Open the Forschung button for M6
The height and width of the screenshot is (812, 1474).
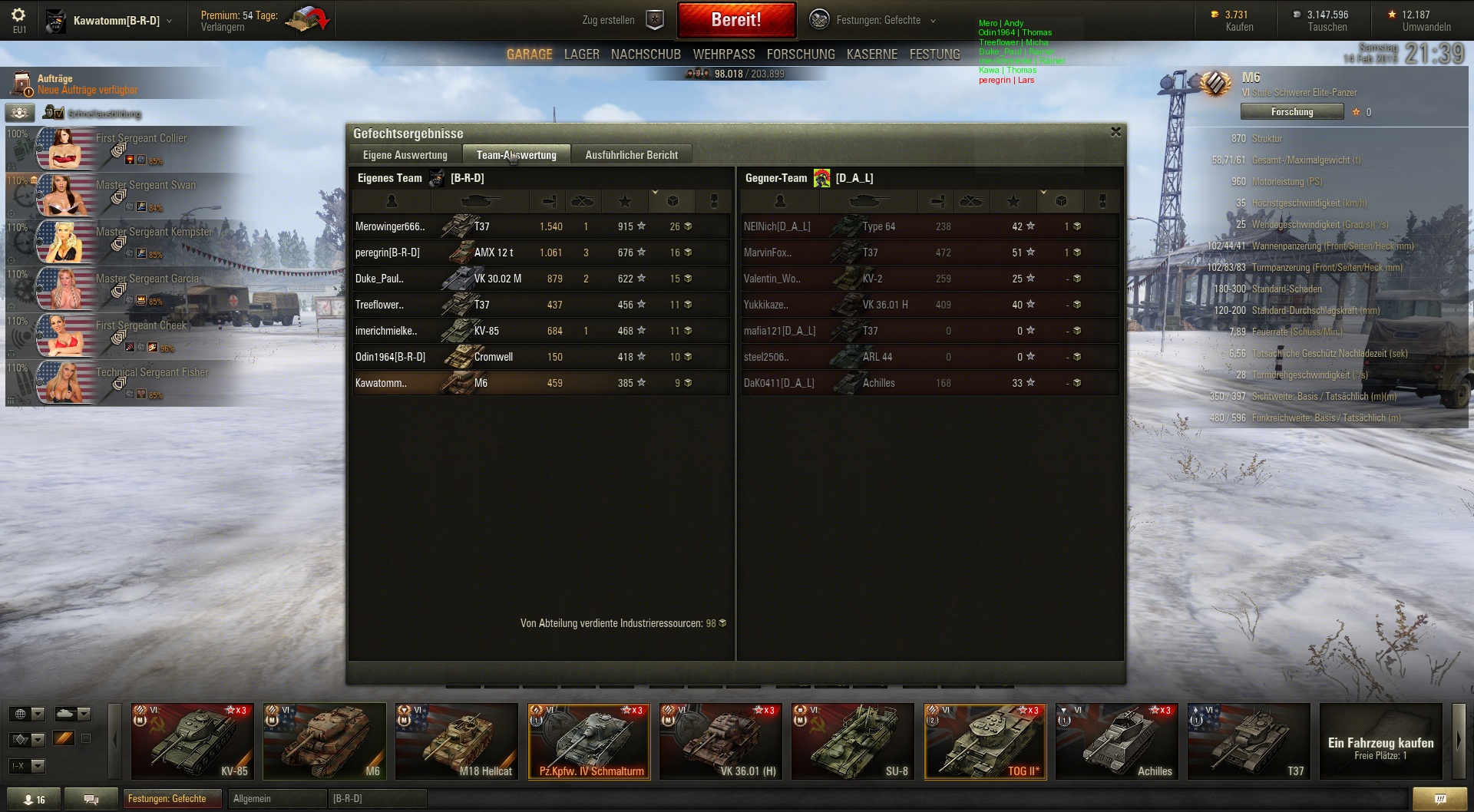tap(1291, 112)
